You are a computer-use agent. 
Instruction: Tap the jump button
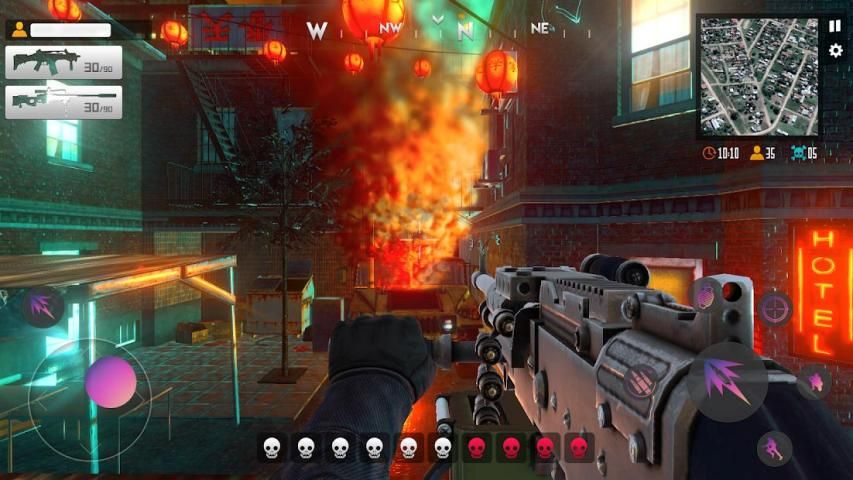click(x=815, y=382)
